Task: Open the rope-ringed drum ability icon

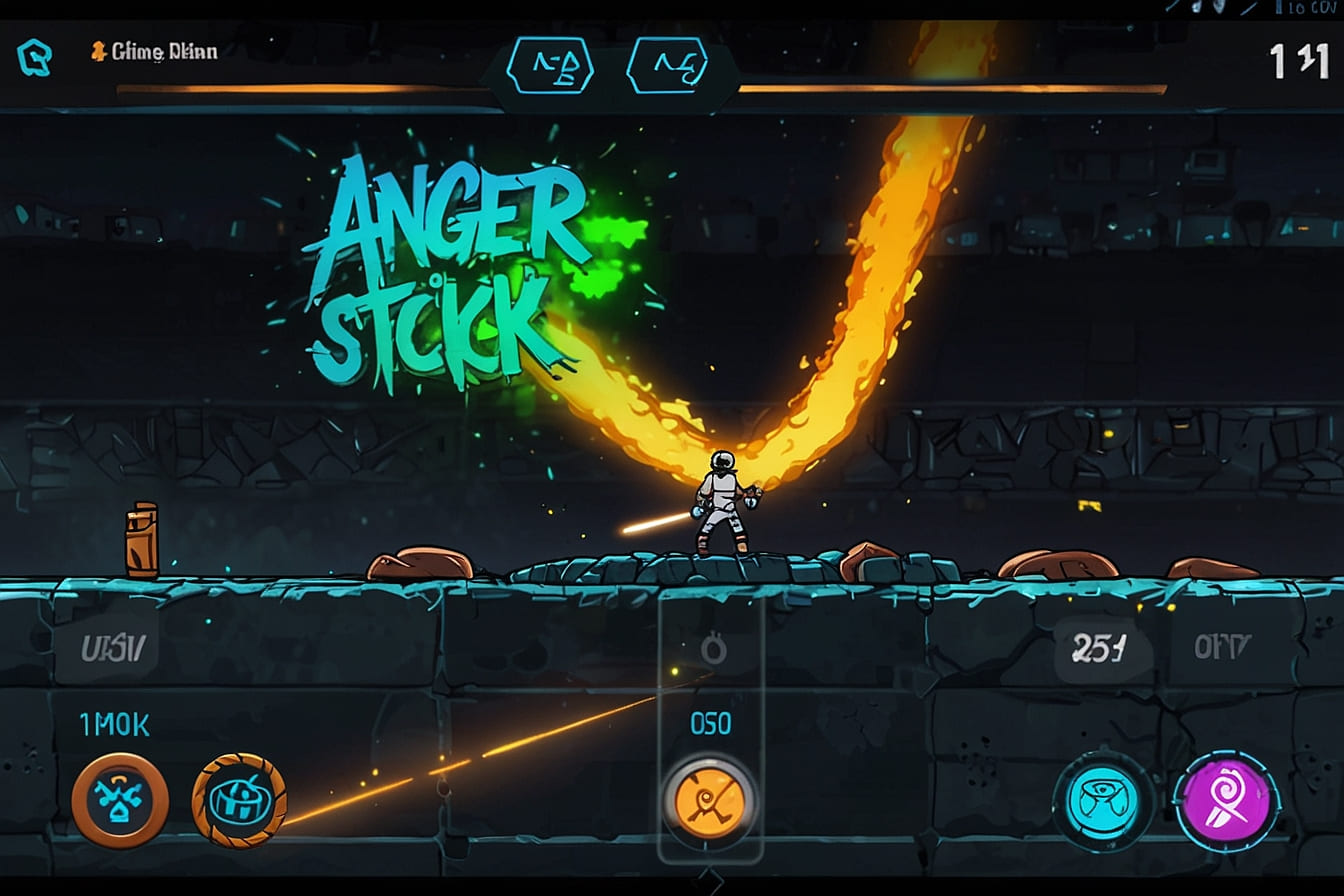Action: pyautogui.click(x=239, y=800)
